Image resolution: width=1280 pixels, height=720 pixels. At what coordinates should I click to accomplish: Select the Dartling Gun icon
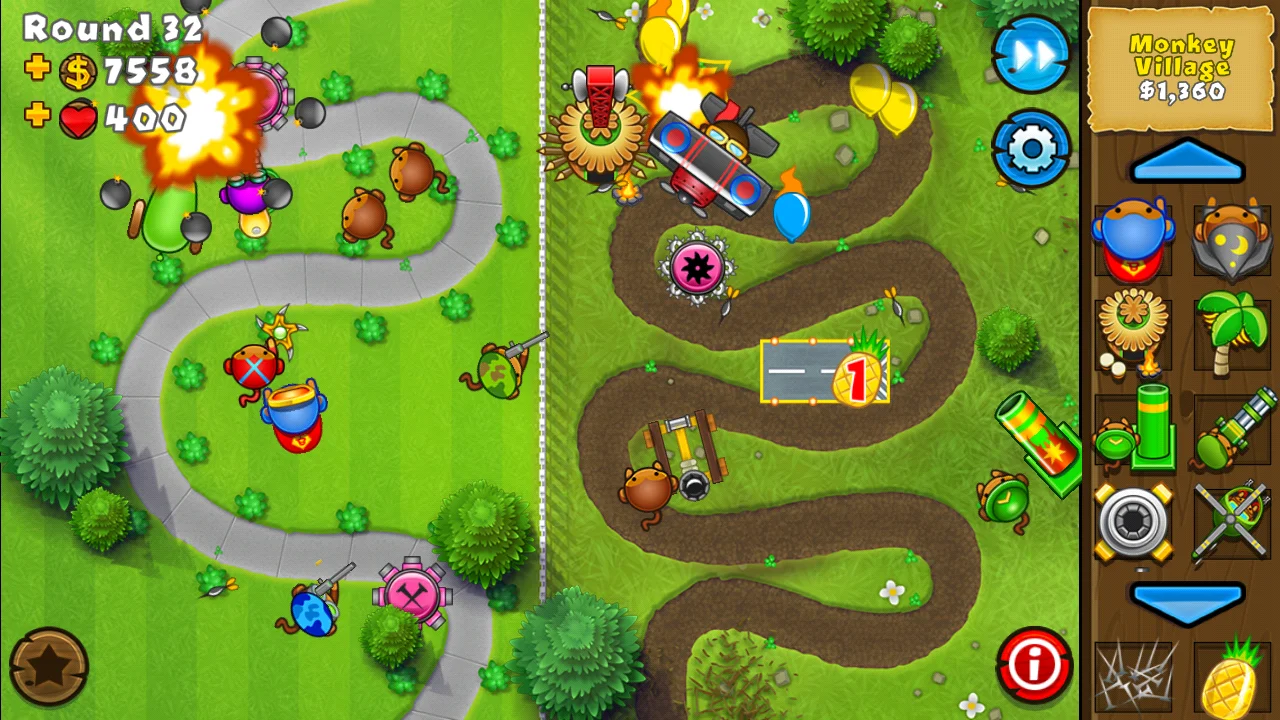1231,428
